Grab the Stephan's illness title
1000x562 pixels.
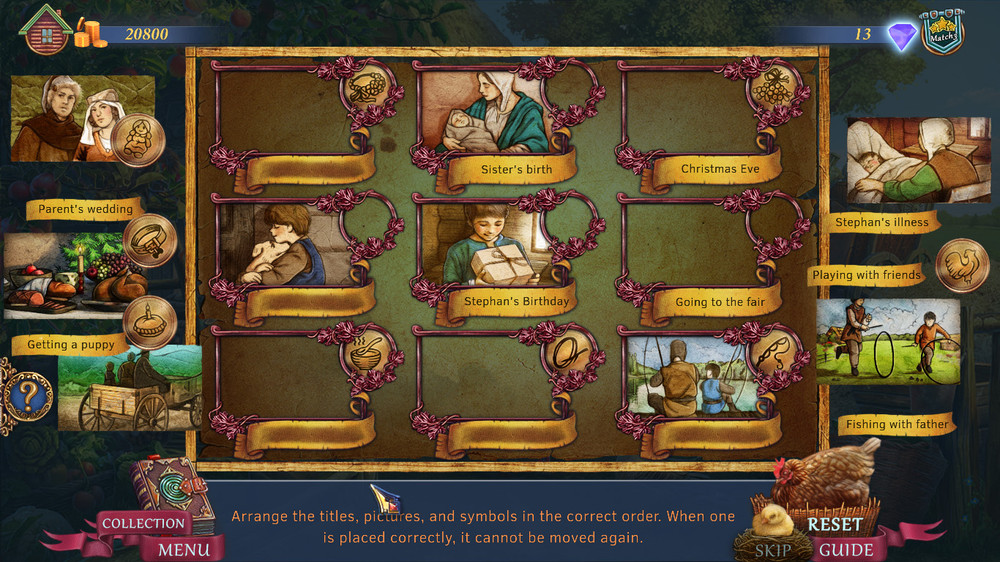coord(882,222)
